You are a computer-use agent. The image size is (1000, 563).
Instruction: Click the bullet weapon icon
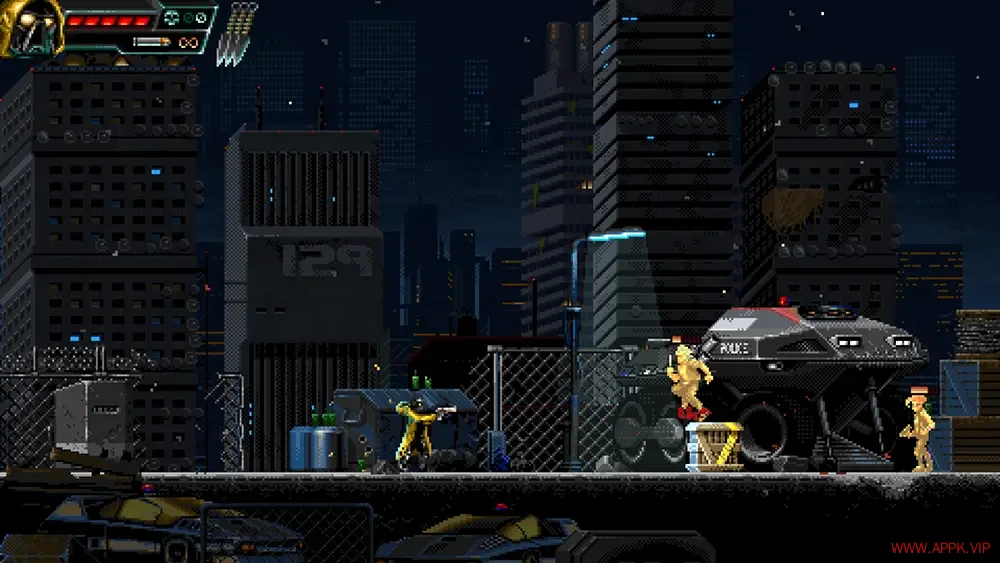151,42
